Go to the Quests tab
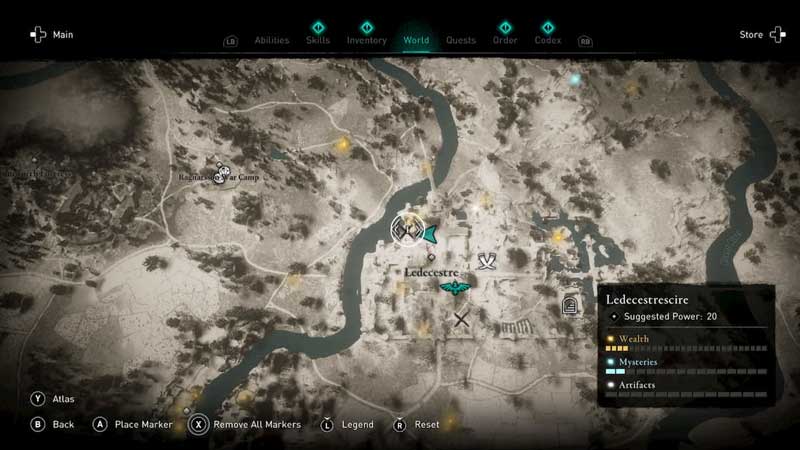 pos(461,41)
